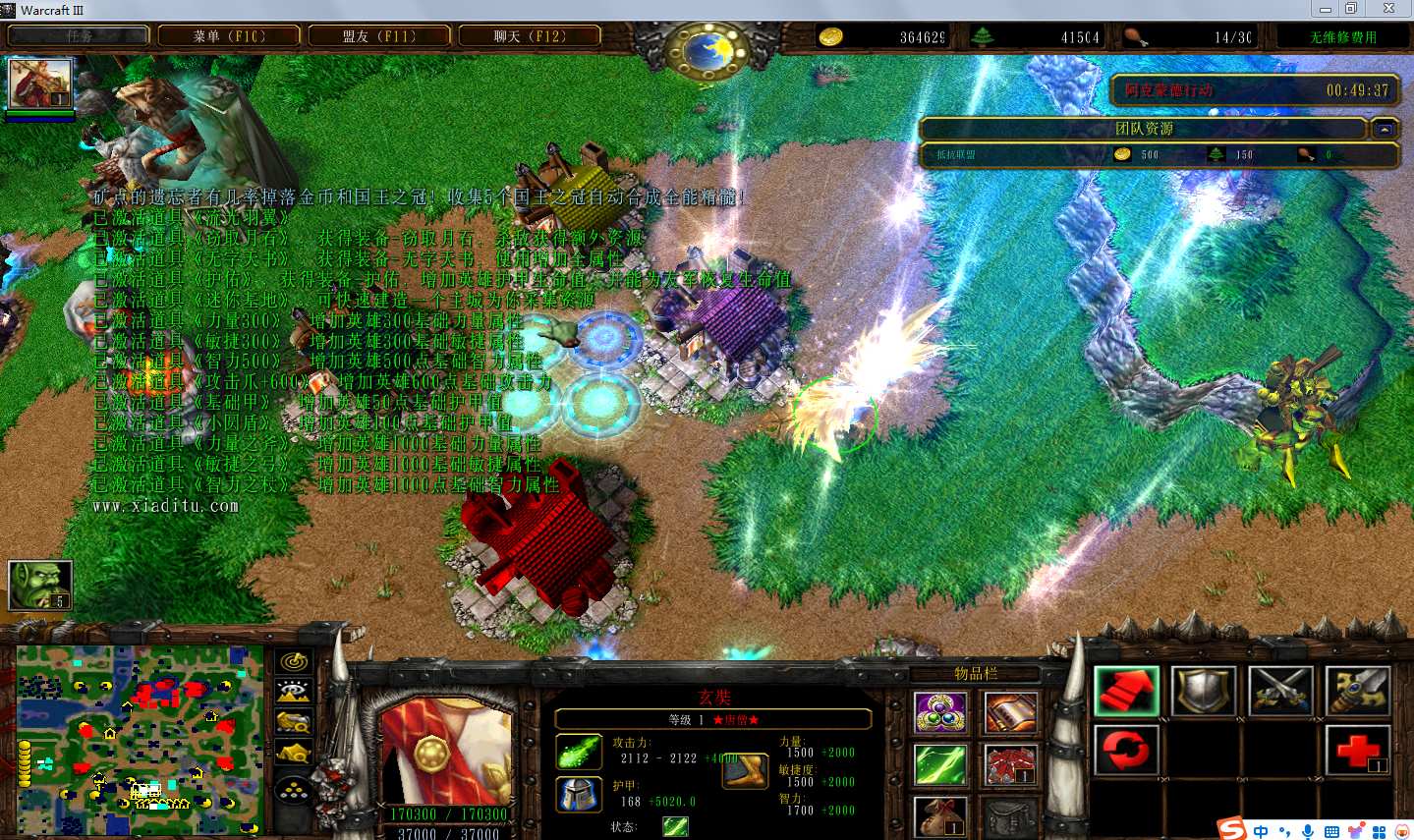Select the hero portrait icon at top left
The image size is (1414, 840).
point(40,84)
